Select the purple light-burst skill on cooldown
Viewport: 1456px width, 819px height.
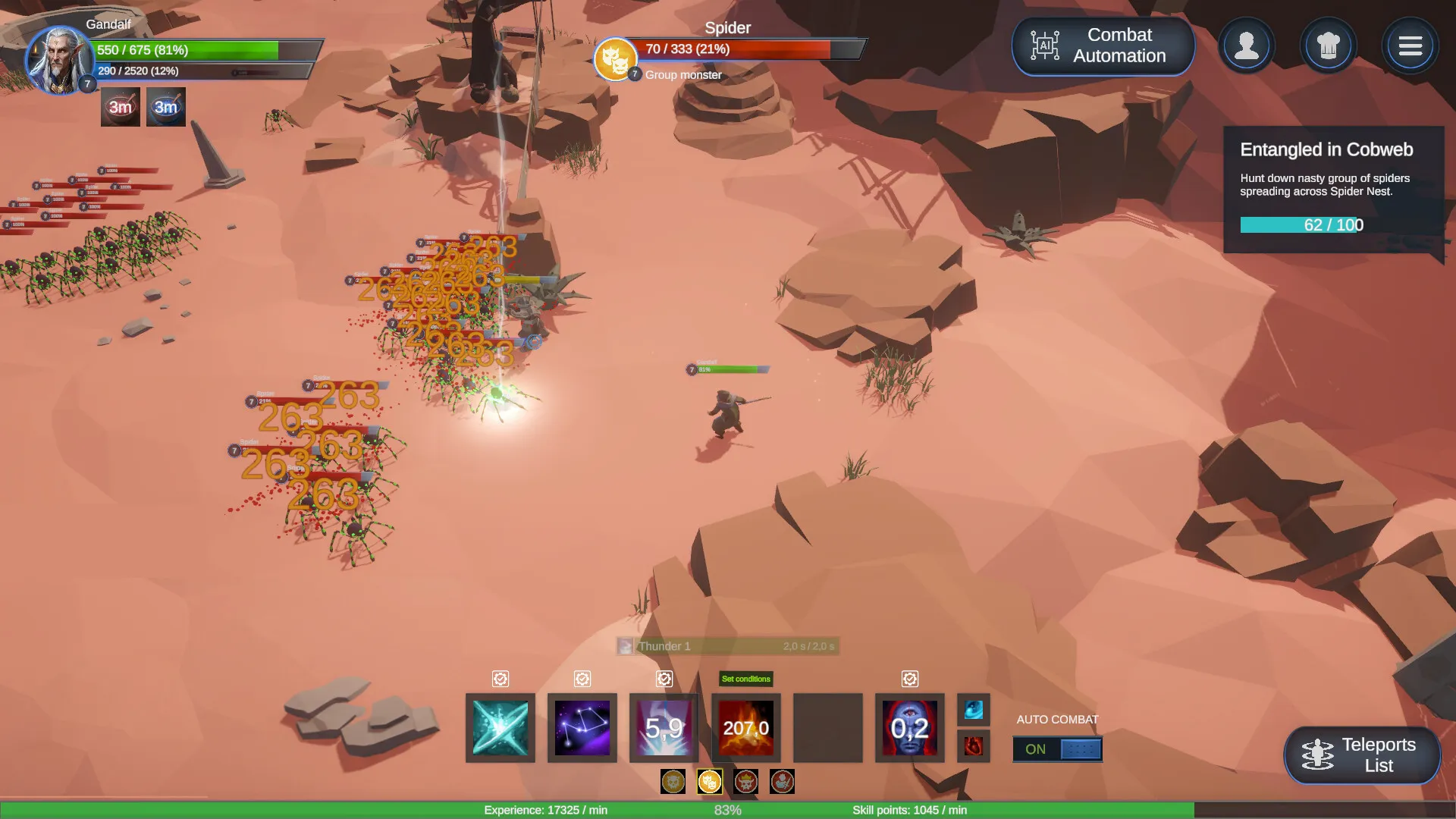664,728
